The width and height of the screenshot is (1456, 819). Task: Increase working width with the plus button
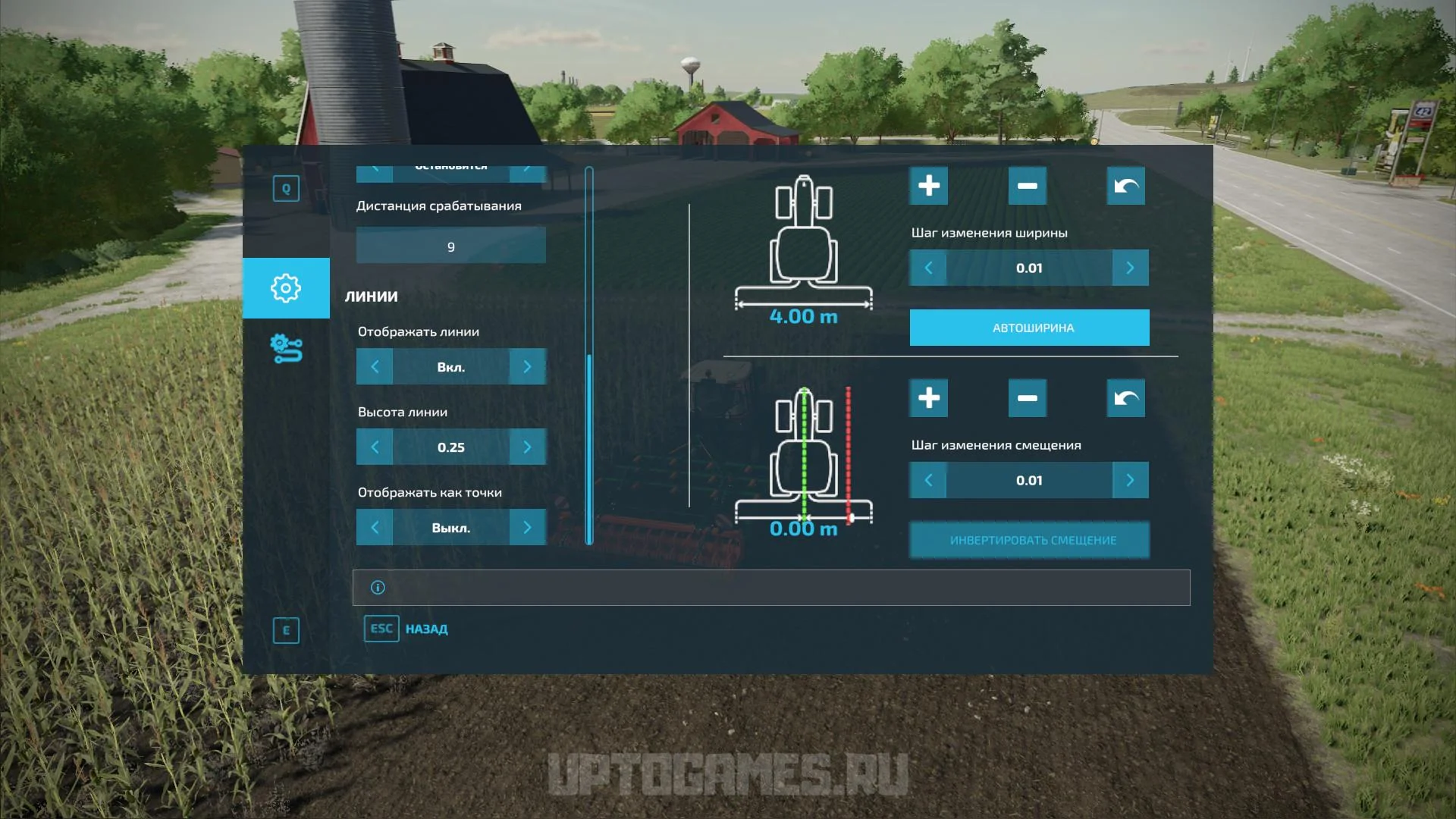928,186
